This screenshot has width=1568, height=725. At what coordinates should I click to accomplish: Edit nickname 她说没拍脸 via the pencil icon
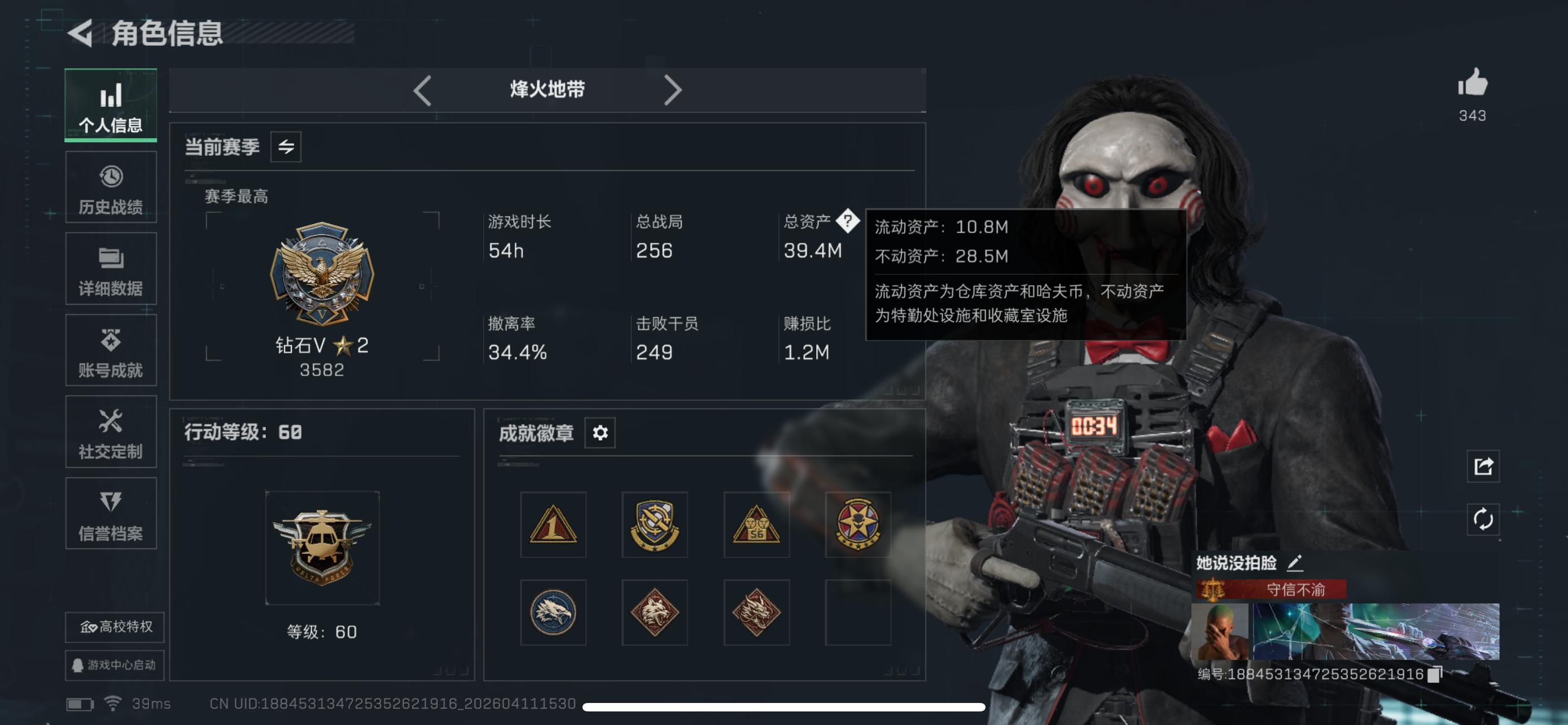point(1295,564)
